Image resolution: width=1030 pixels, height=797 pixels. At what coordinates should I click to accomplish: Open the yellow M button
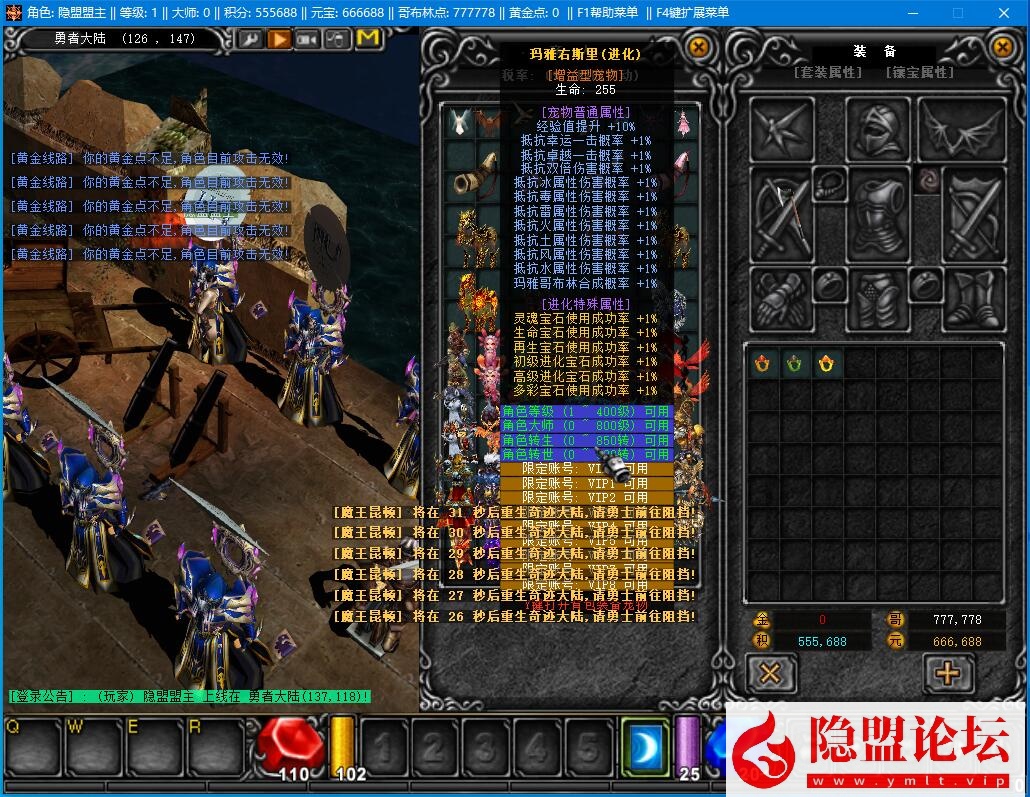click(367, 39)
